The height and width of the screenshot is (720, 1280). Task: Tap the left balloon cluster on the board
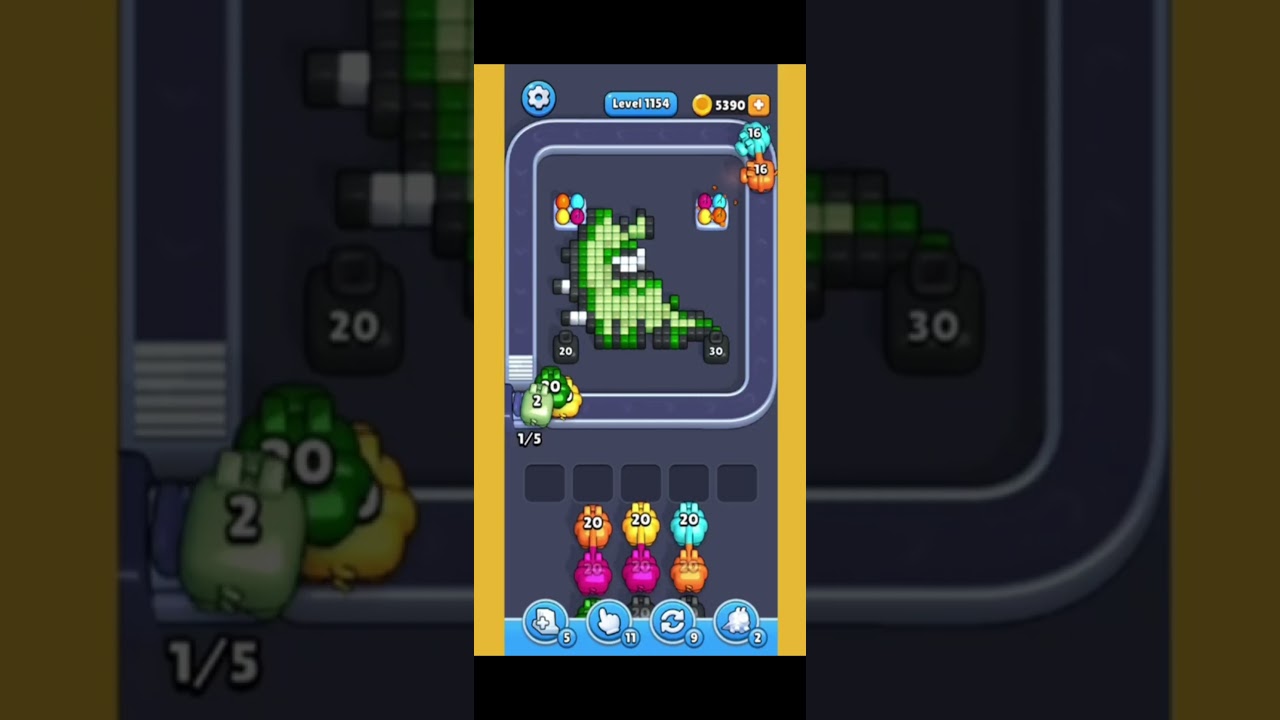pyautogui.click(x=568, y=210)
